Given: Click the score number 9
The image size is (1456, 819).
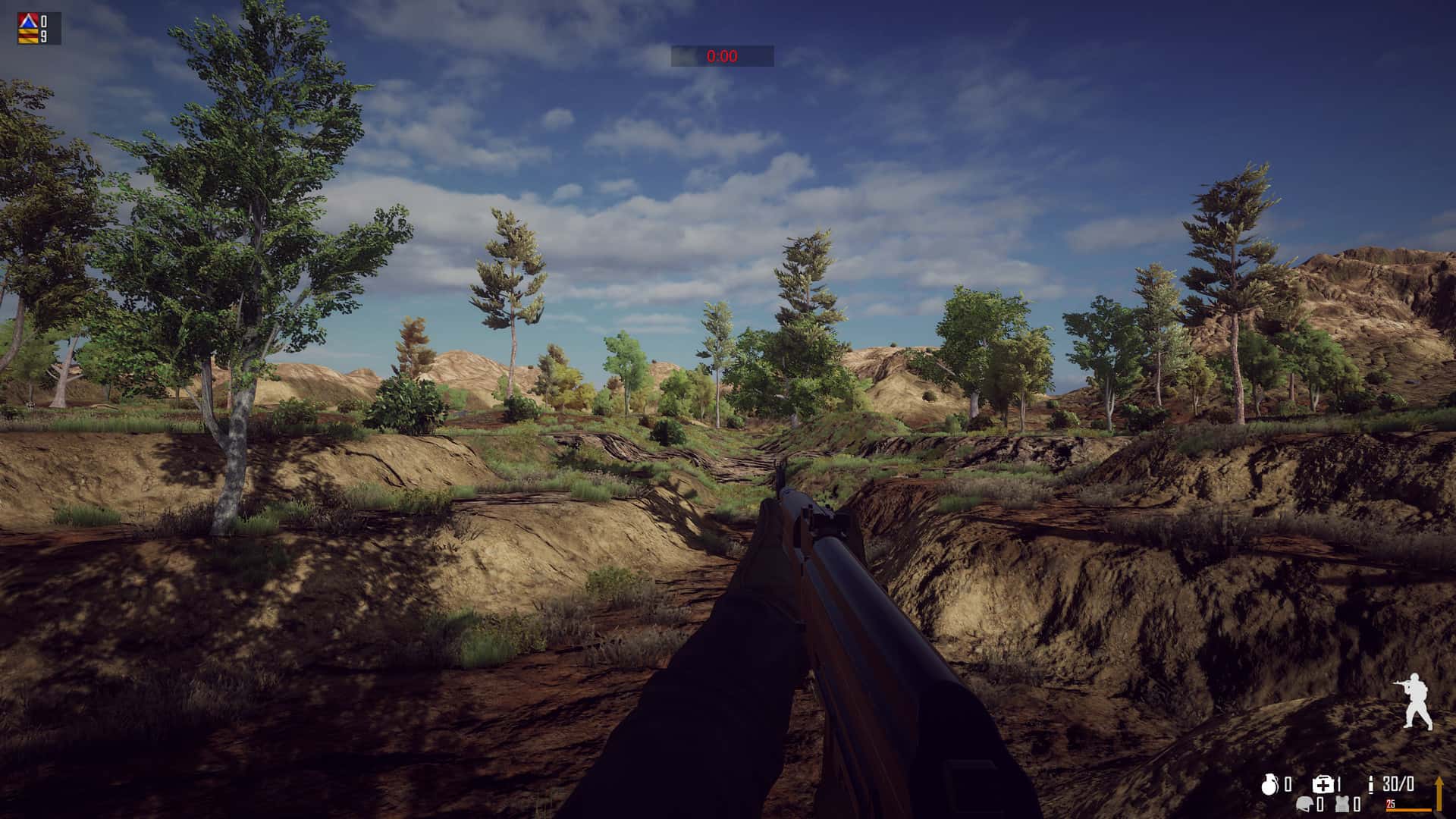Looking at the screenshot, I should pos(44,35).
